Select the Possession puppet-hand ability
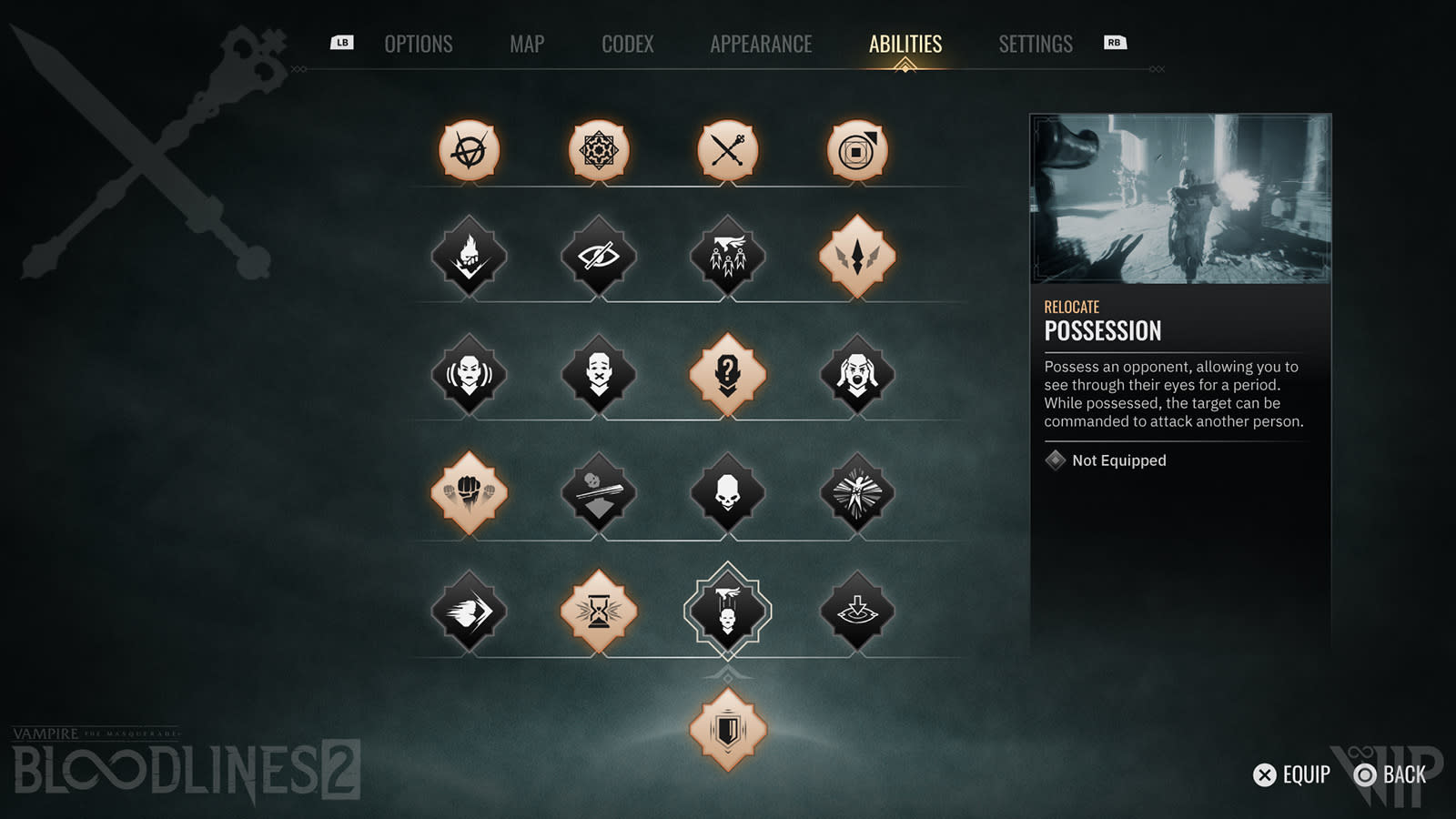 (x=728, y=611)
